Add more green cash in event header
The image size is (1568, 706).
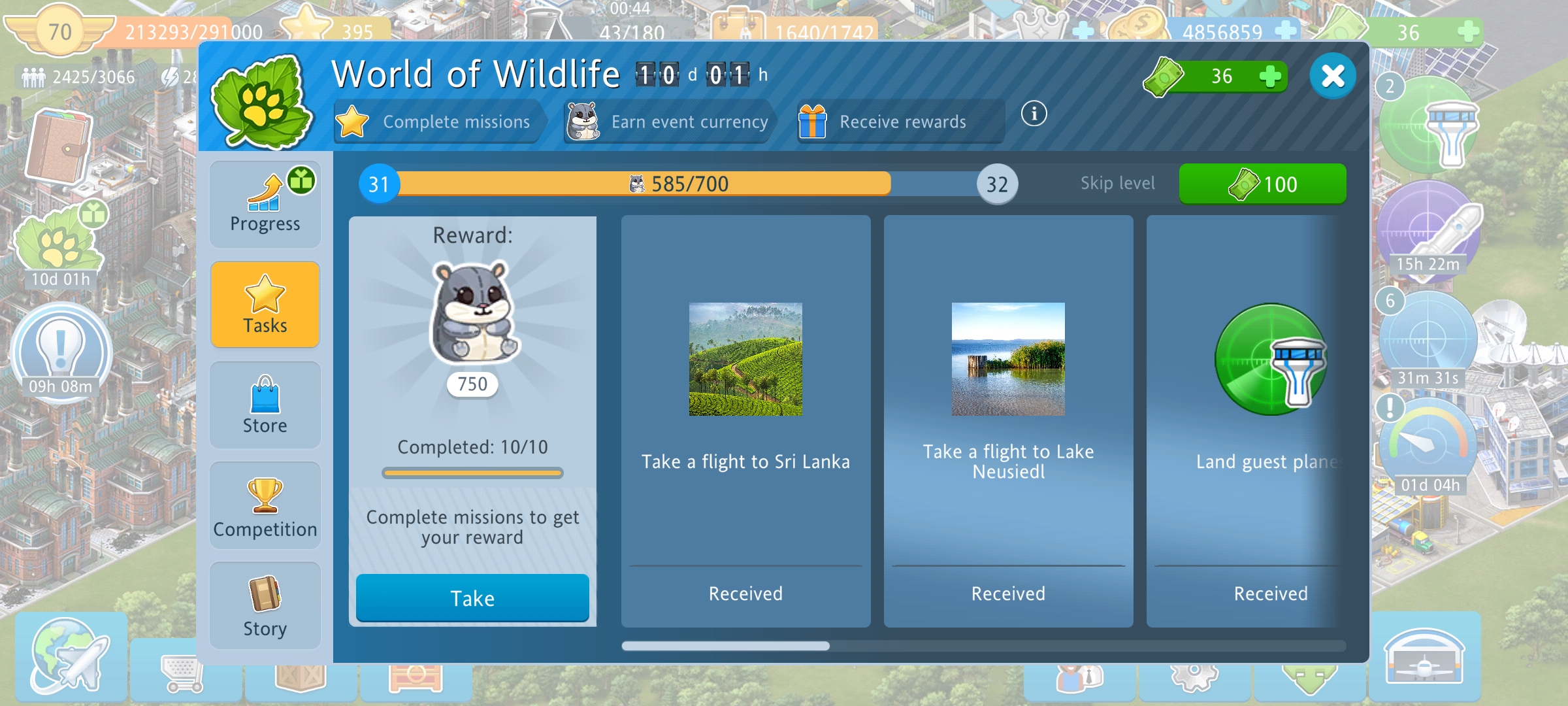point(1269,76)
